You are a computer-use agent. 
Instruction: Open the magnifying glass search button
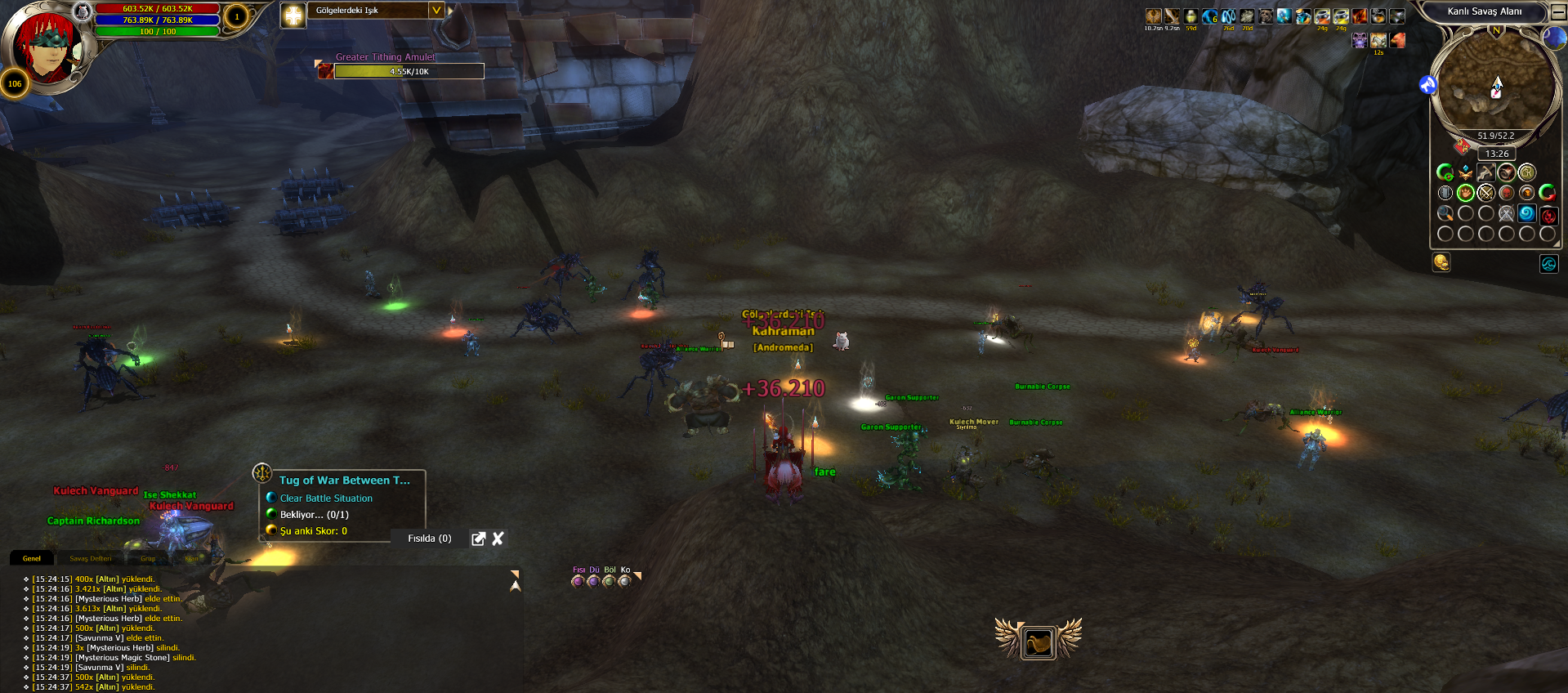[1445, 213]
